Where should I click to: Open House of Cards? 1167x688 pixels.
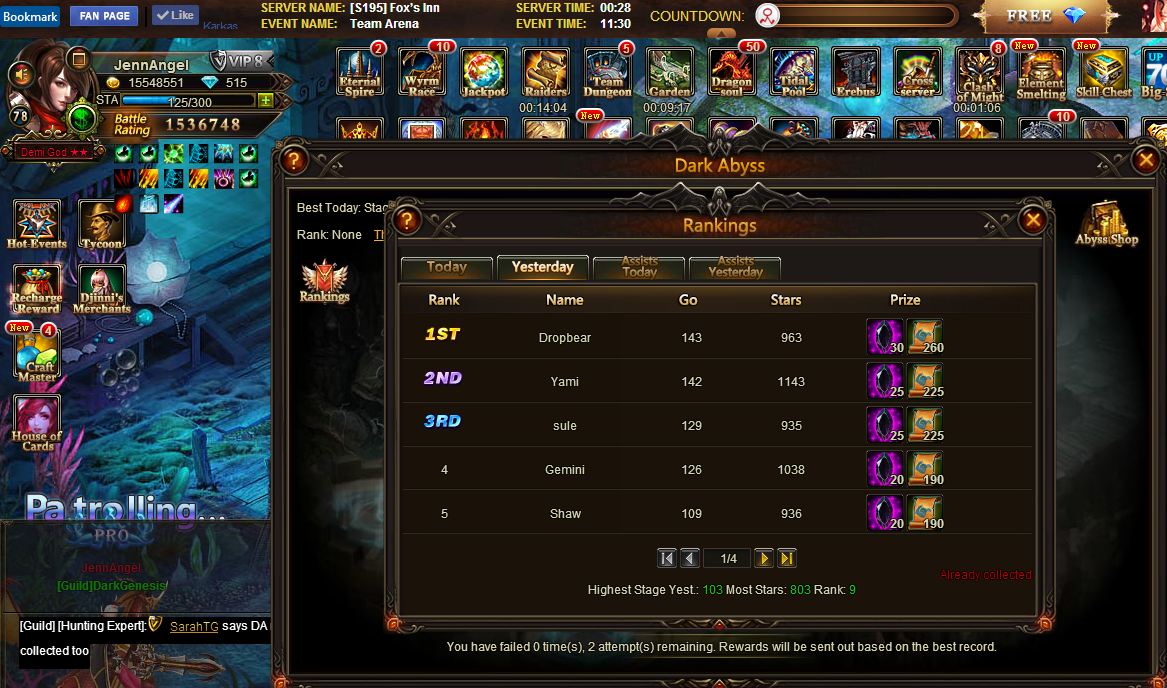coord(37,422)
